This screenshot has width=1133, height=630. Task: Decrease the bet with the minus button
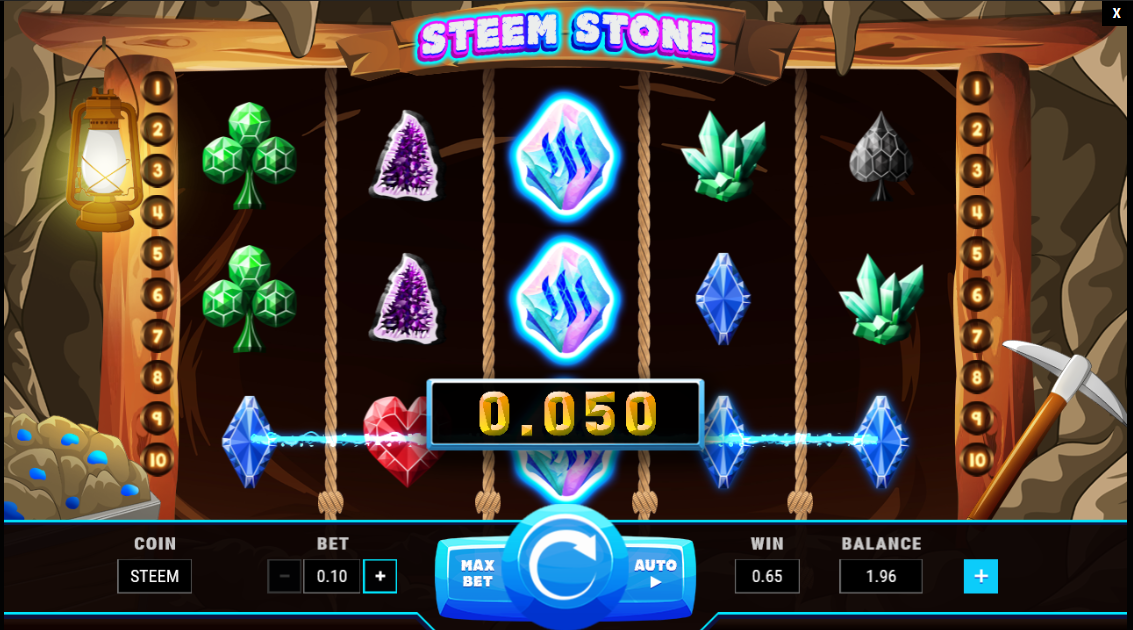(285, 576)
